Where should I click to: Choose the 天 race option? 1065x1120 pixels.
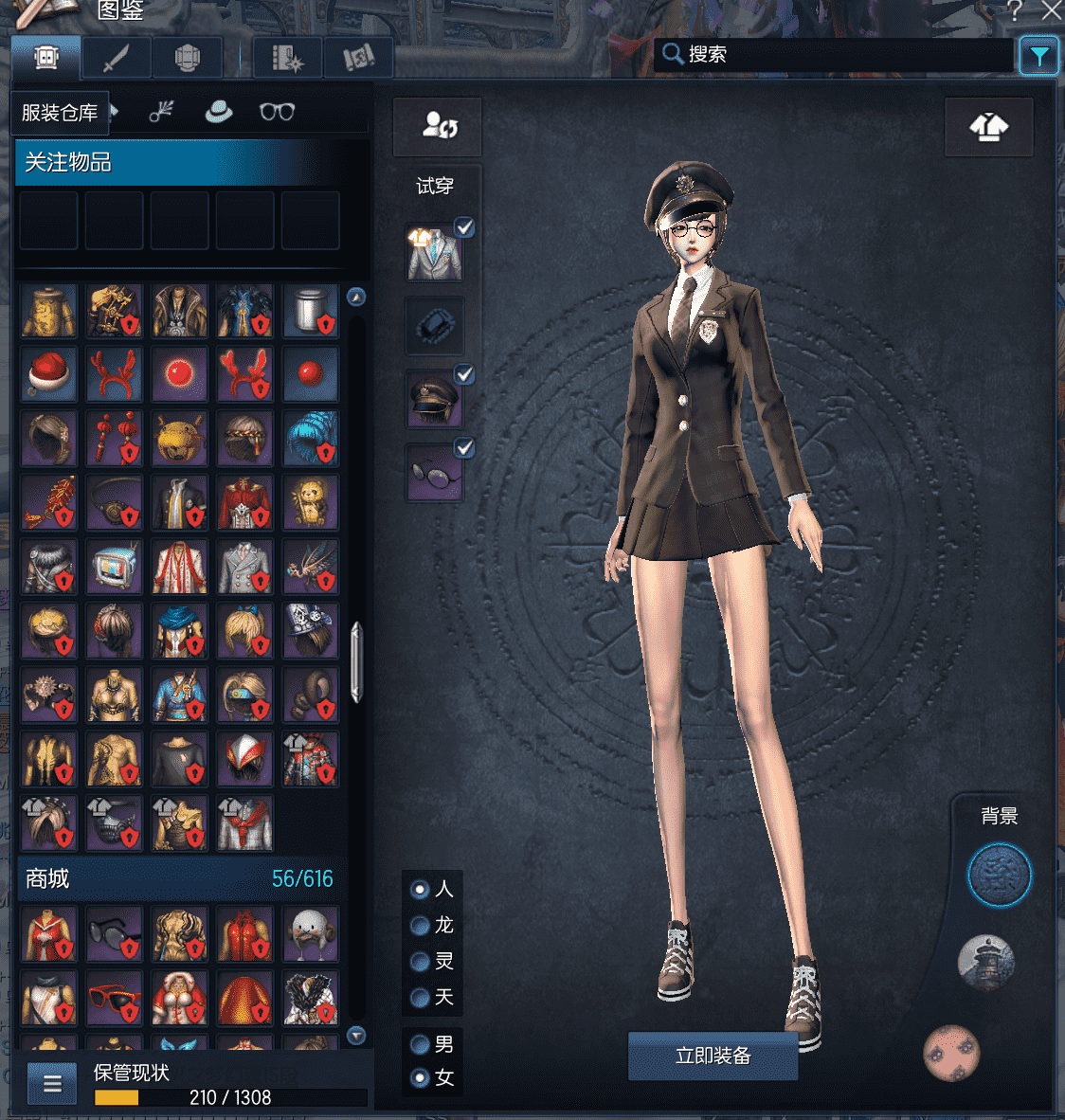421,997
